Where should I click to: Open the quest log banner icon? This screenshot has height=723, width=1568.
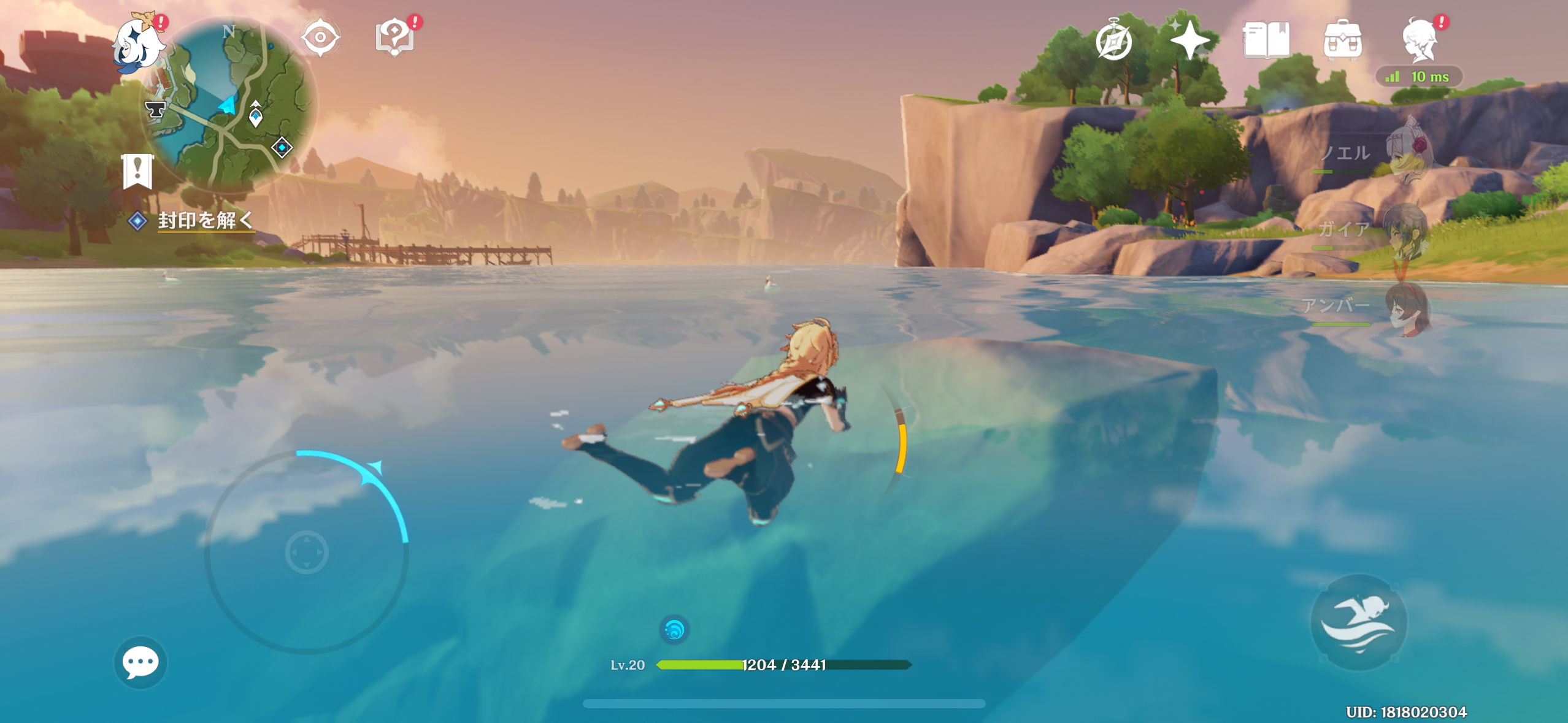(x=137, y=170)
